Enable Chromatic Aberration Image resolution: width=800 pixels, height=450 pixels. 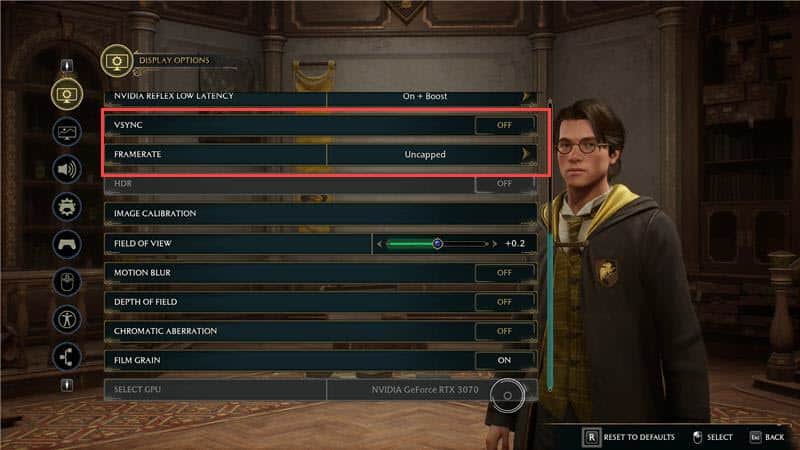pos(503,330)
